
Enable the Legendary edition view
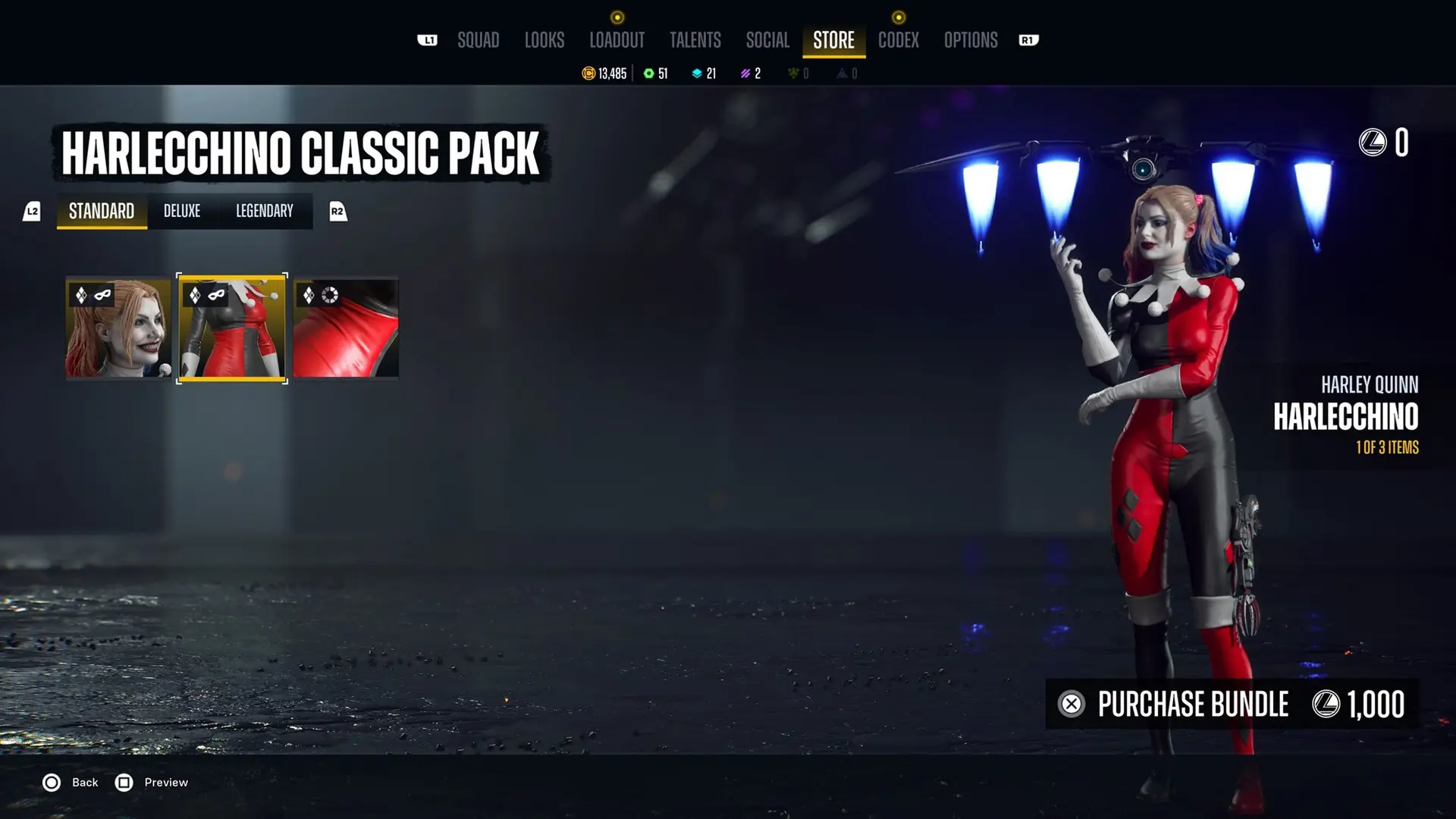(x=264, y=212)
